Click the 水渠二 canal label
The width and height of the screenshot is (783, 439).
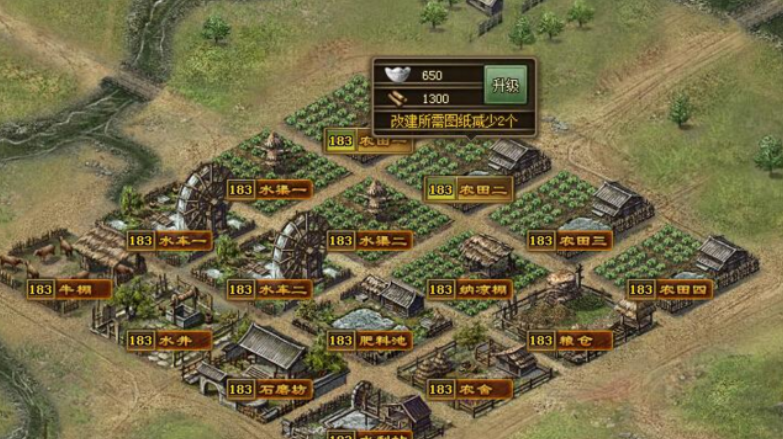(x=369, y=240)
